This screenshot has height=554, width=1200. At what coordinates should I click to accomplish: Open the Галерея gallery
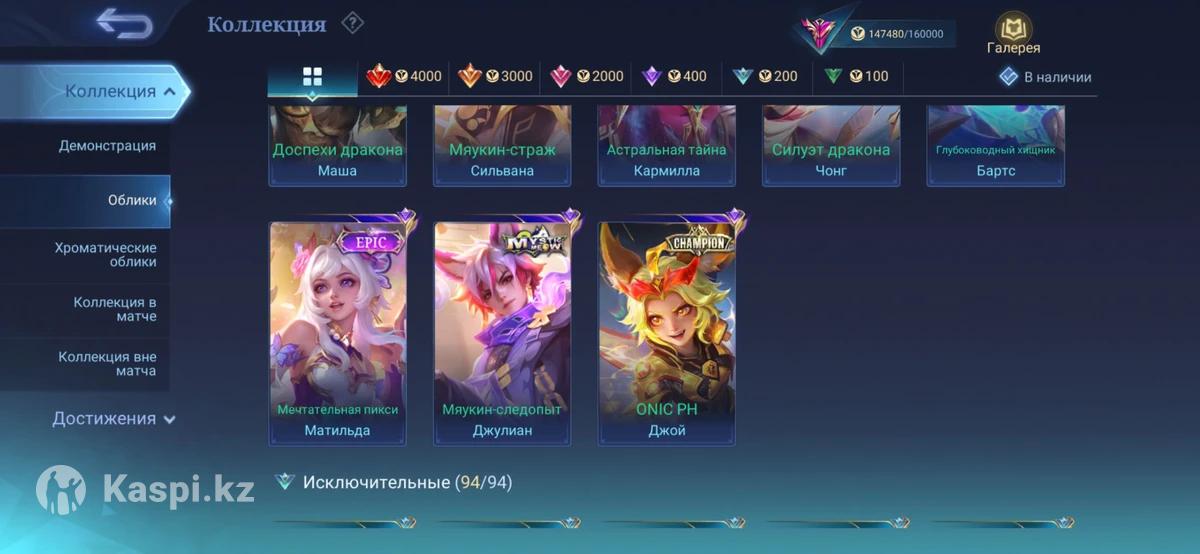pos(1013,34)
